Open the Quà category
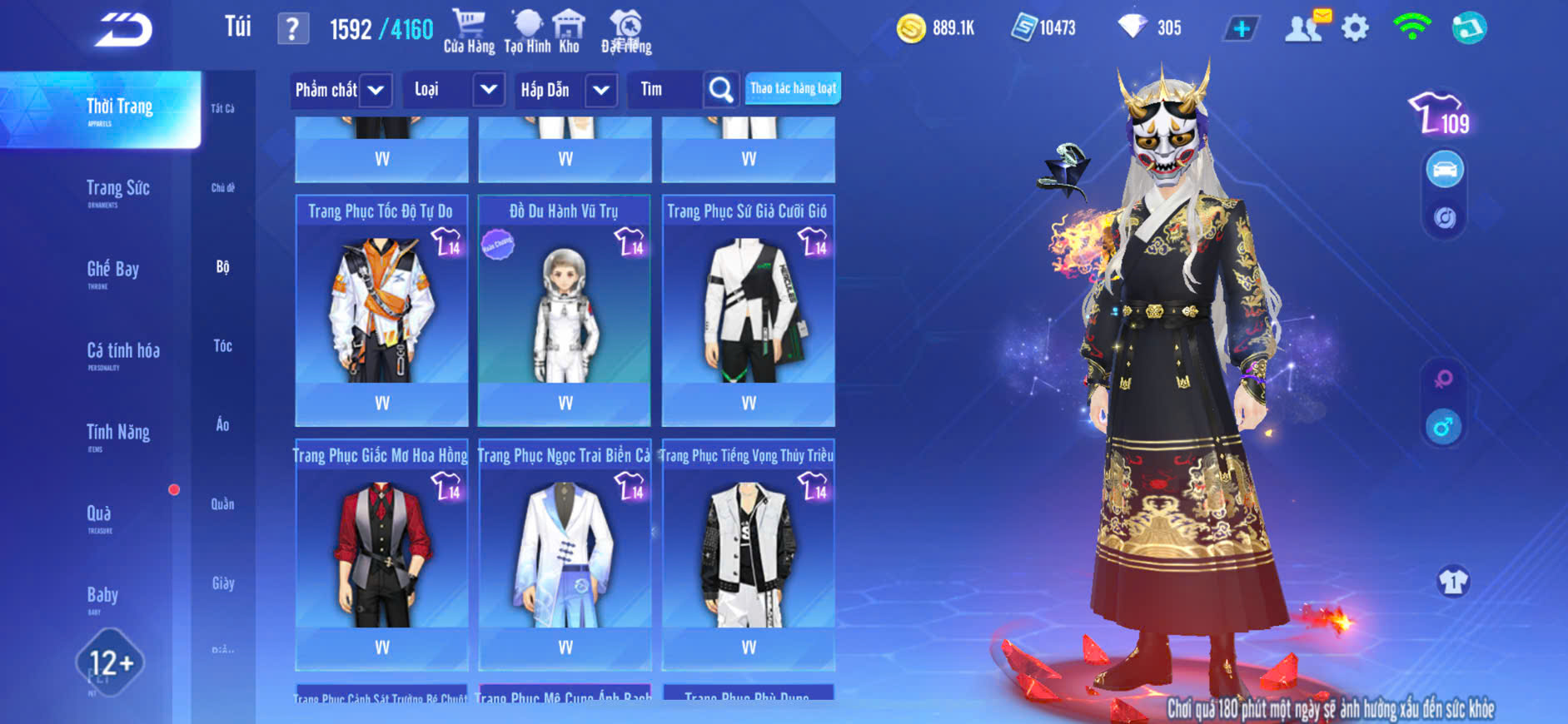The height and width of the screenshot is (724, 1568). (x=99, y=516)
